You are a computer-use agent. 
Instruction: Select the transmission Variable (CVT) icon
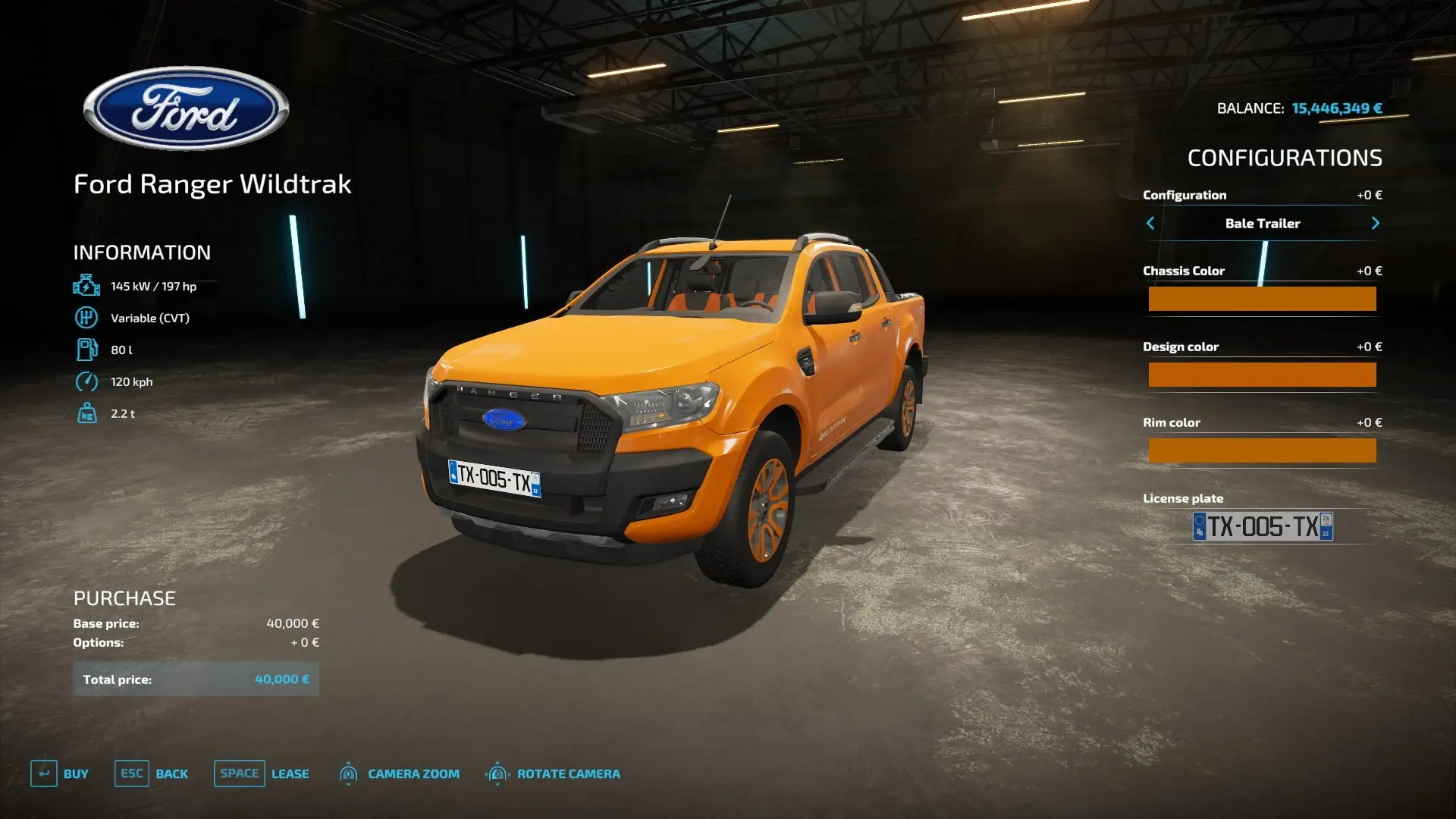[x=86, y=318]
